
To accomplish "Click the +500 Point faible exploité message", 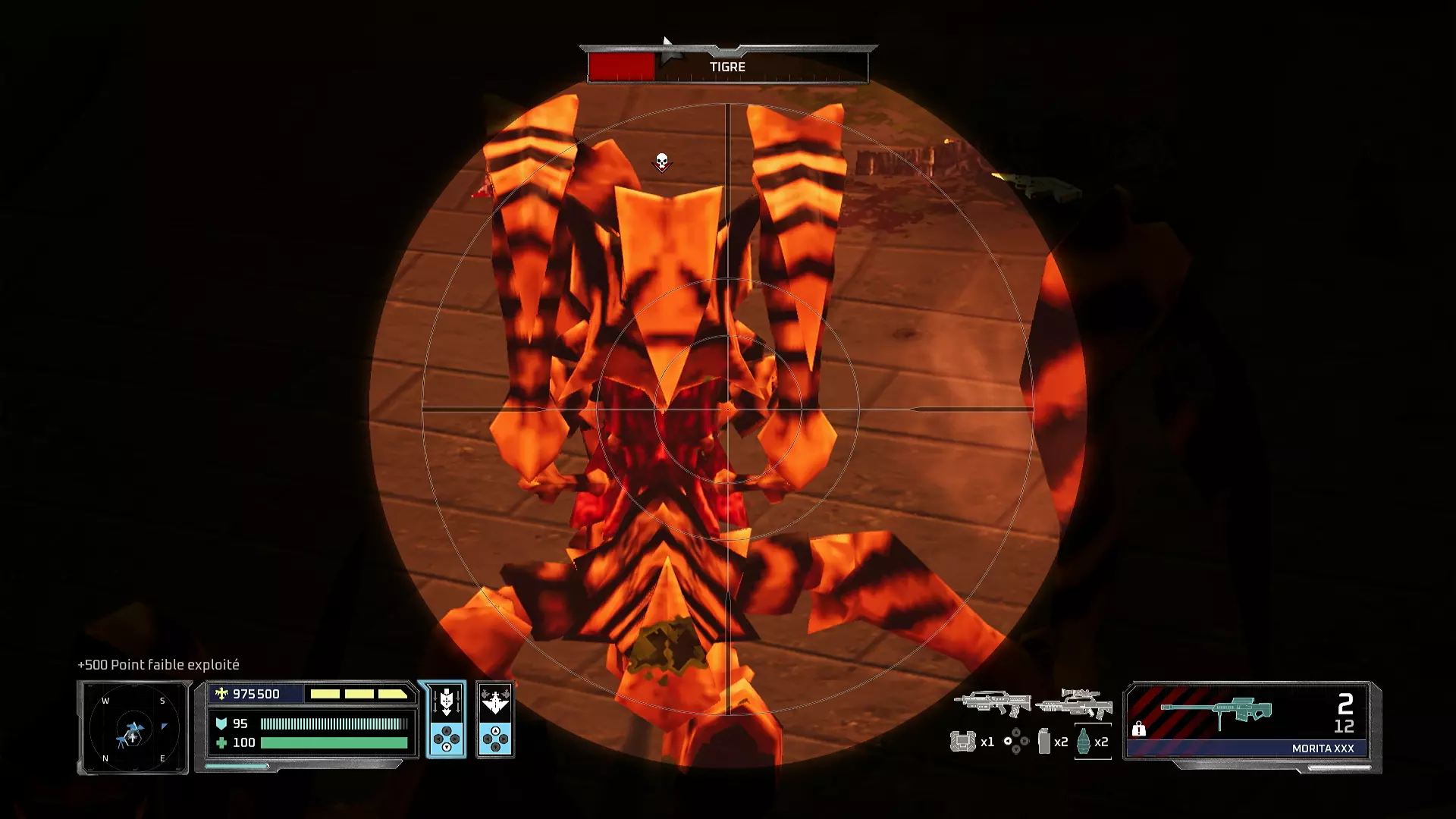I will point(158,665).
